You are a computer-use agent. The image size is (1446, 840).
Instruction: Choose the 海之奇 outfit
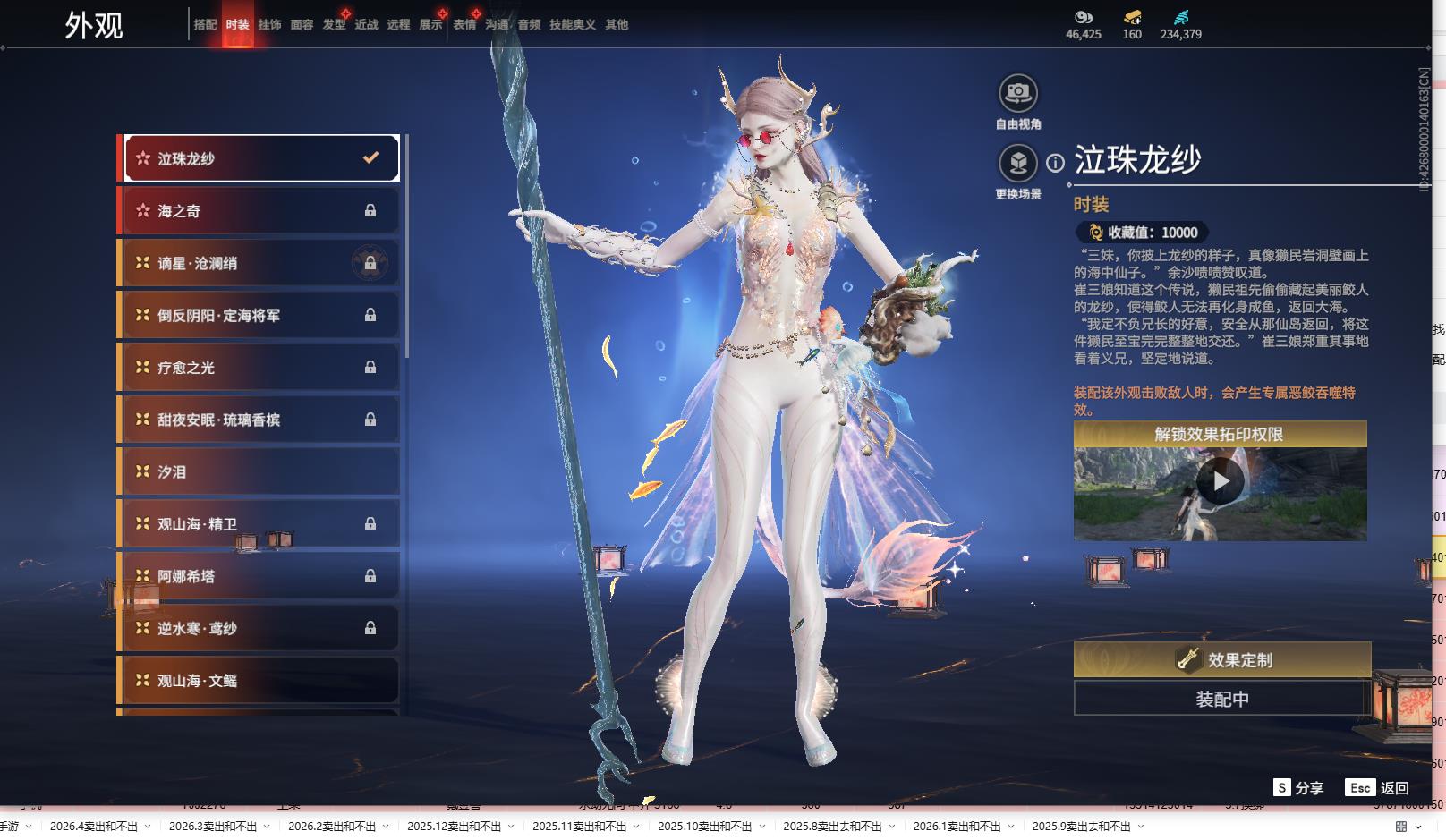click(260, 211)
